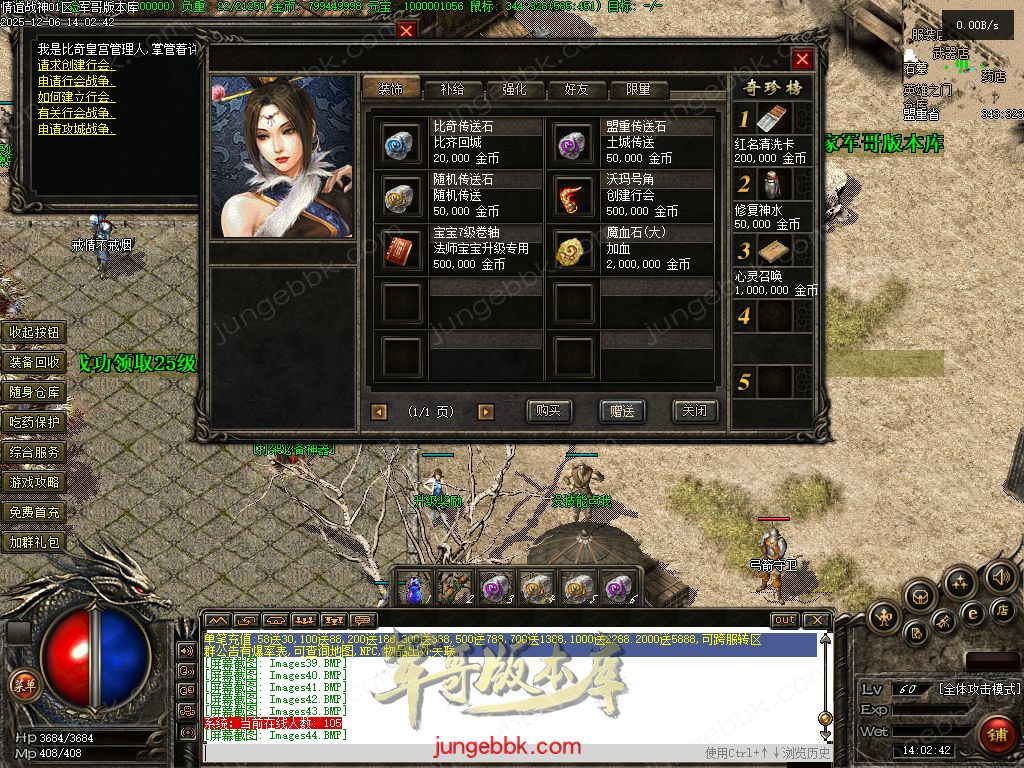The width and height of the screenshot is (1024, 768).
Task: Choose the 魔血石(大) item
Action: 575,249
